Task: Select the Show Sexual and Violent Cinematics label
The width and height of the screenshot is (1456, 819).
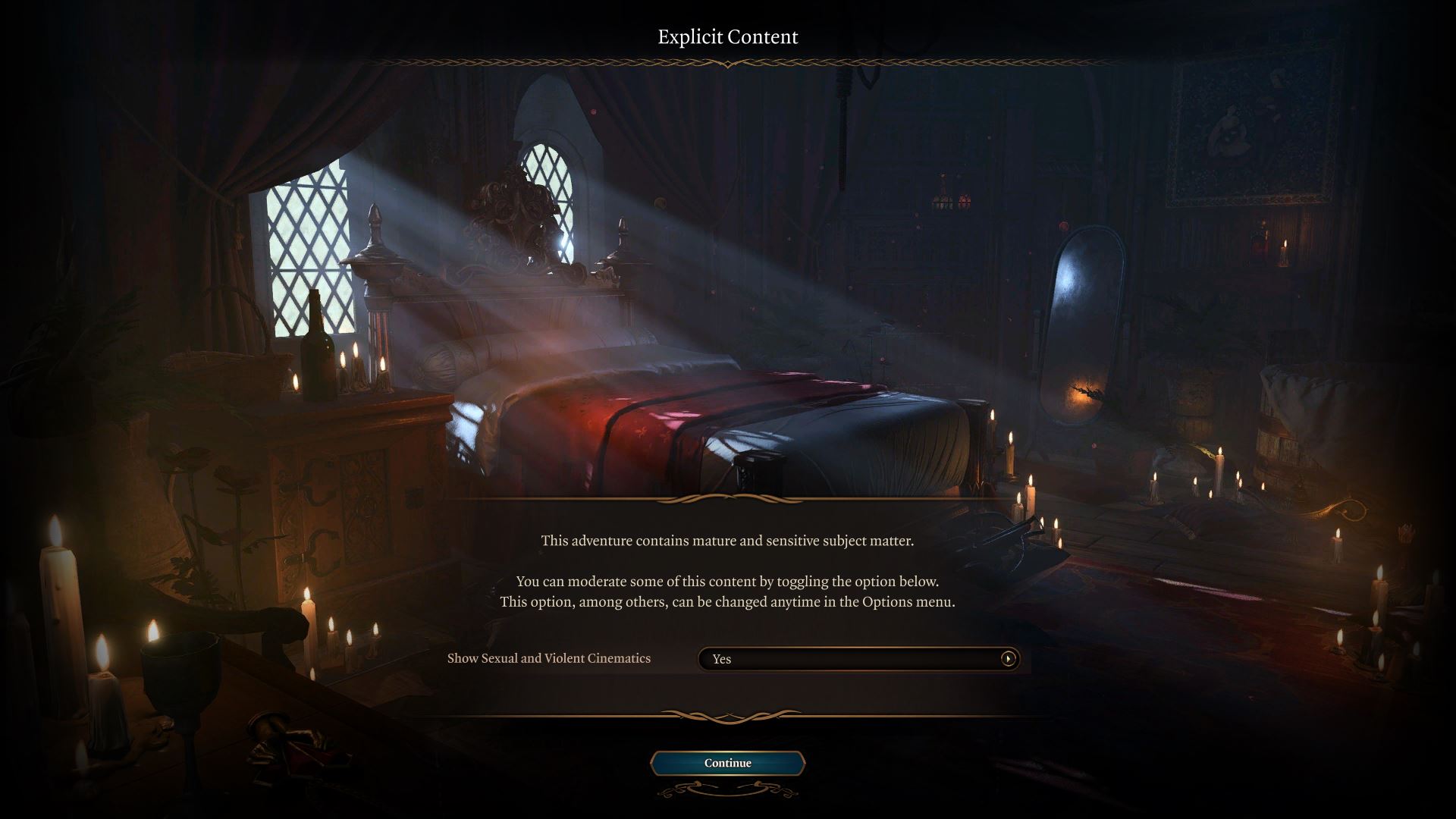Action: [548, 658]
